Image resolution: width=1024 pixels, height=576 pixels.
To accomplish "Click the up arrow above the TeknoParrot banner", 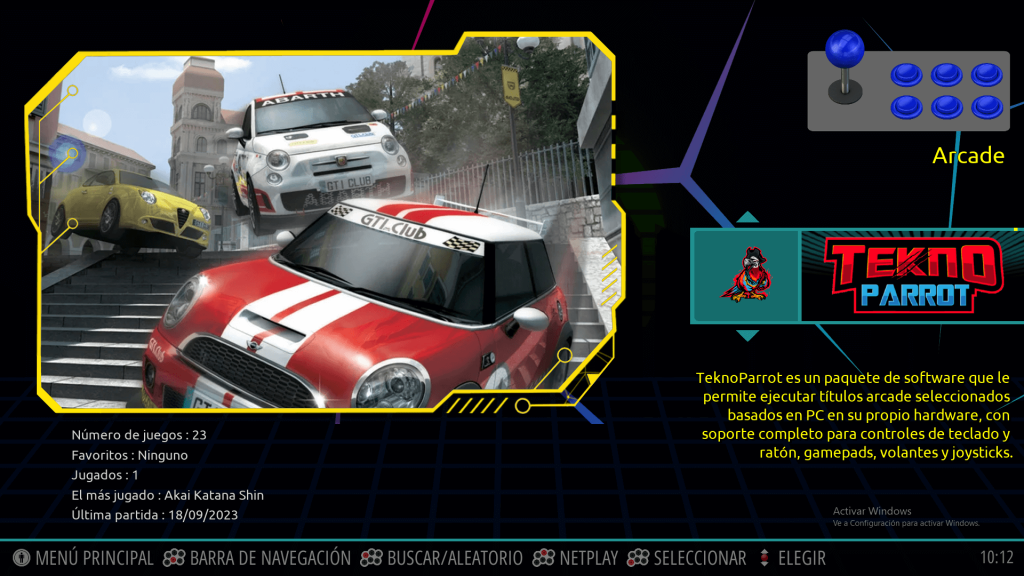I will (747, 217).
